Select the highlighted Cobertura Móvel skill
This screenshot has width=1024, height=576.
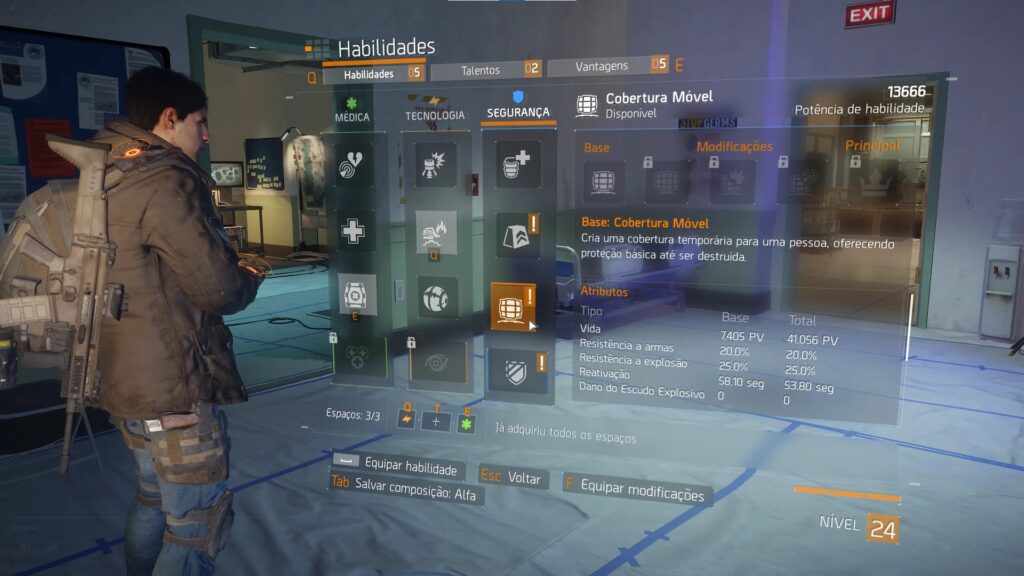click(511, 305)
